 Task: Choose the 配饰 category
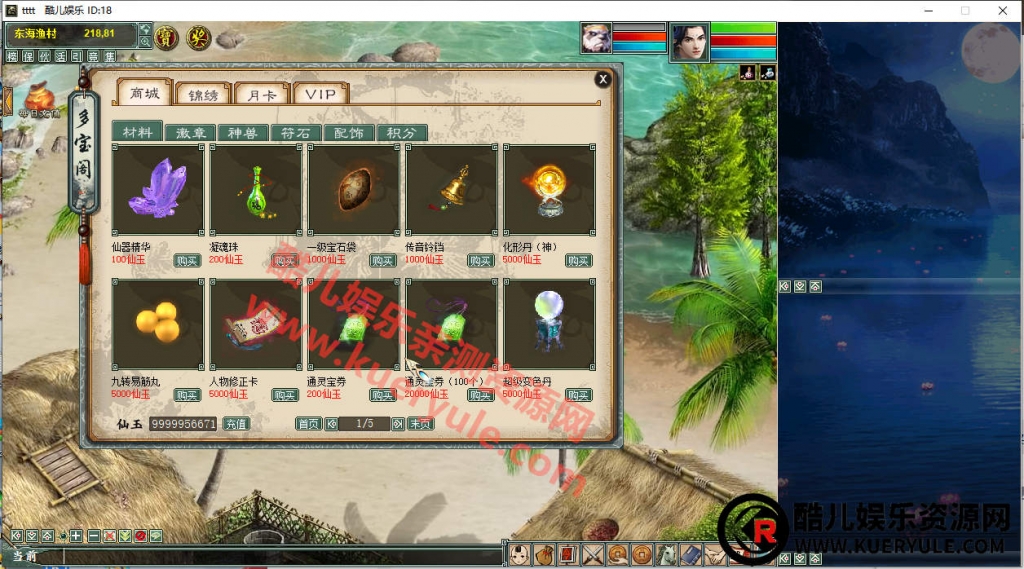[348, 133]
